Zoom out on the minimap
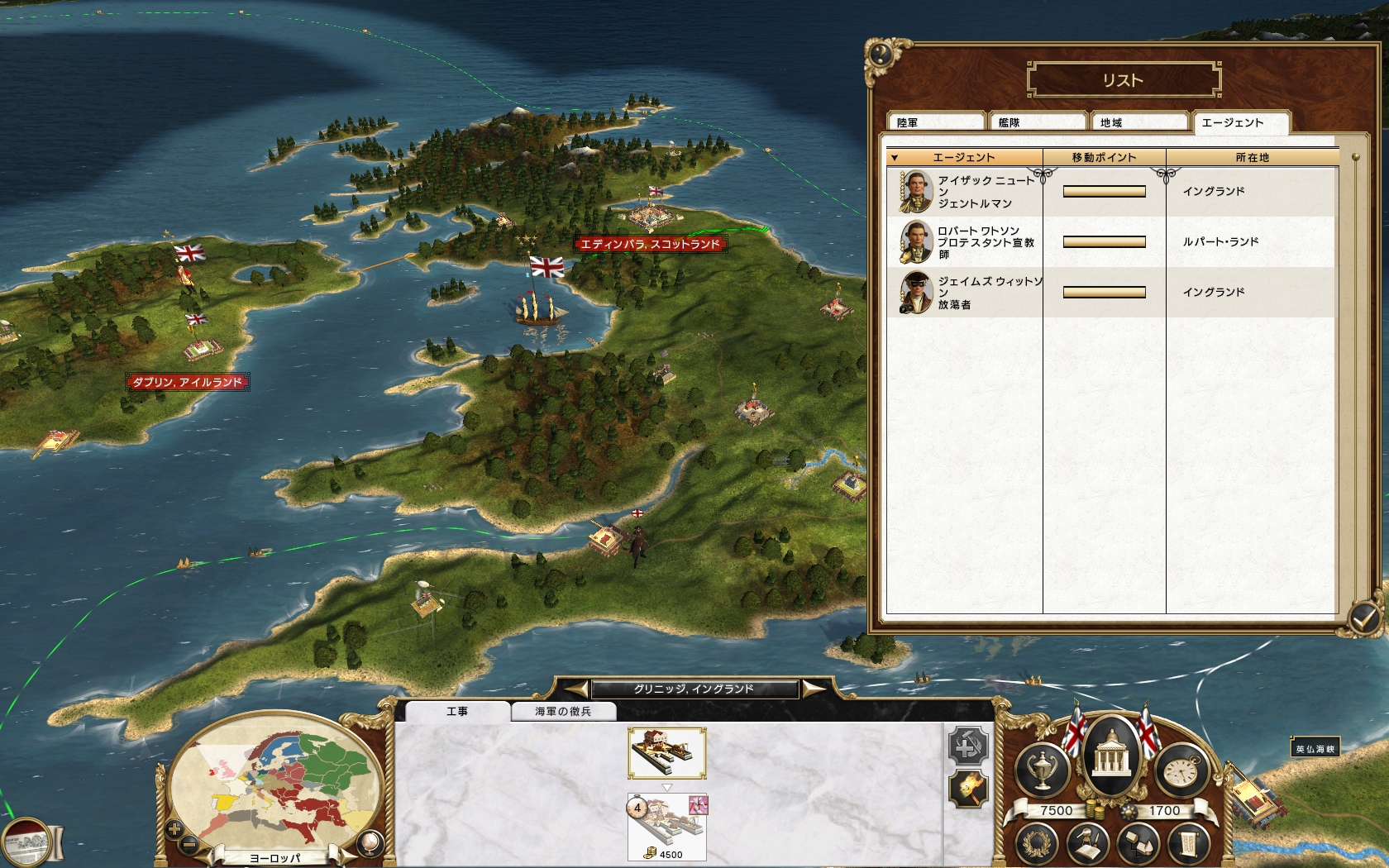 (x=189, y=843)
